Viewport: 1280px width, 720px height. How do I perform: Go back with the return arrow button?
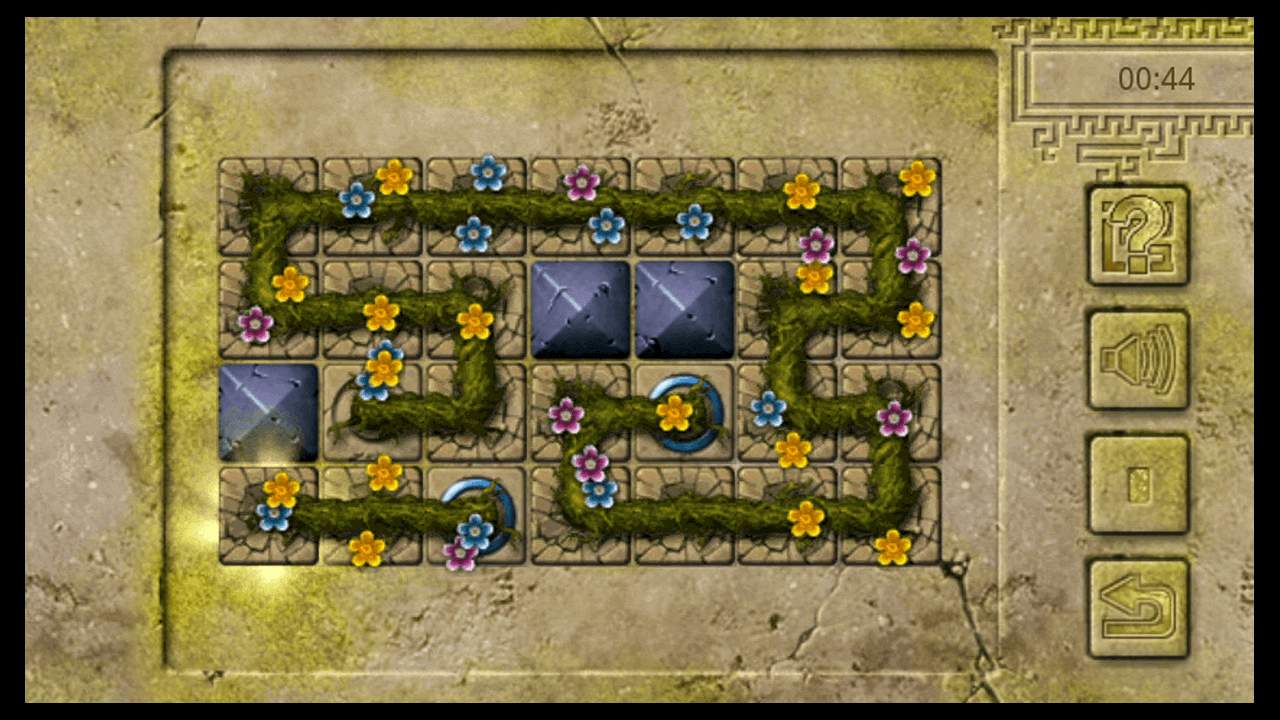(1138, 608)
